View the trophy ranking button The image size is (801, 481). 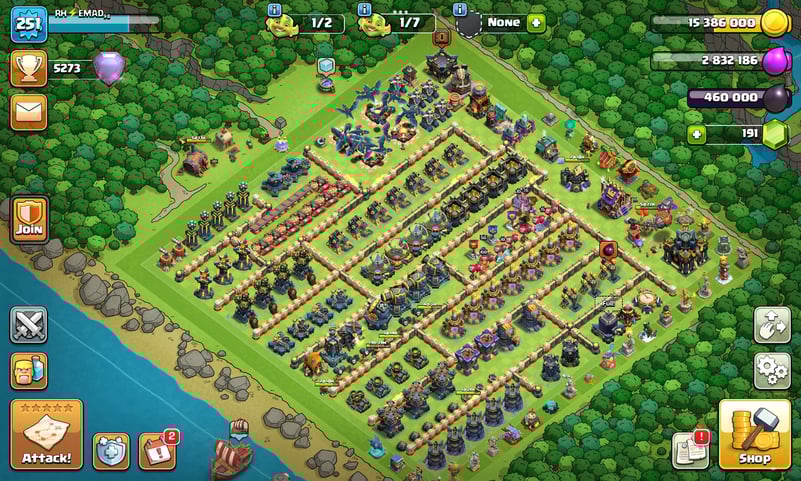click(x=29, y=68)
